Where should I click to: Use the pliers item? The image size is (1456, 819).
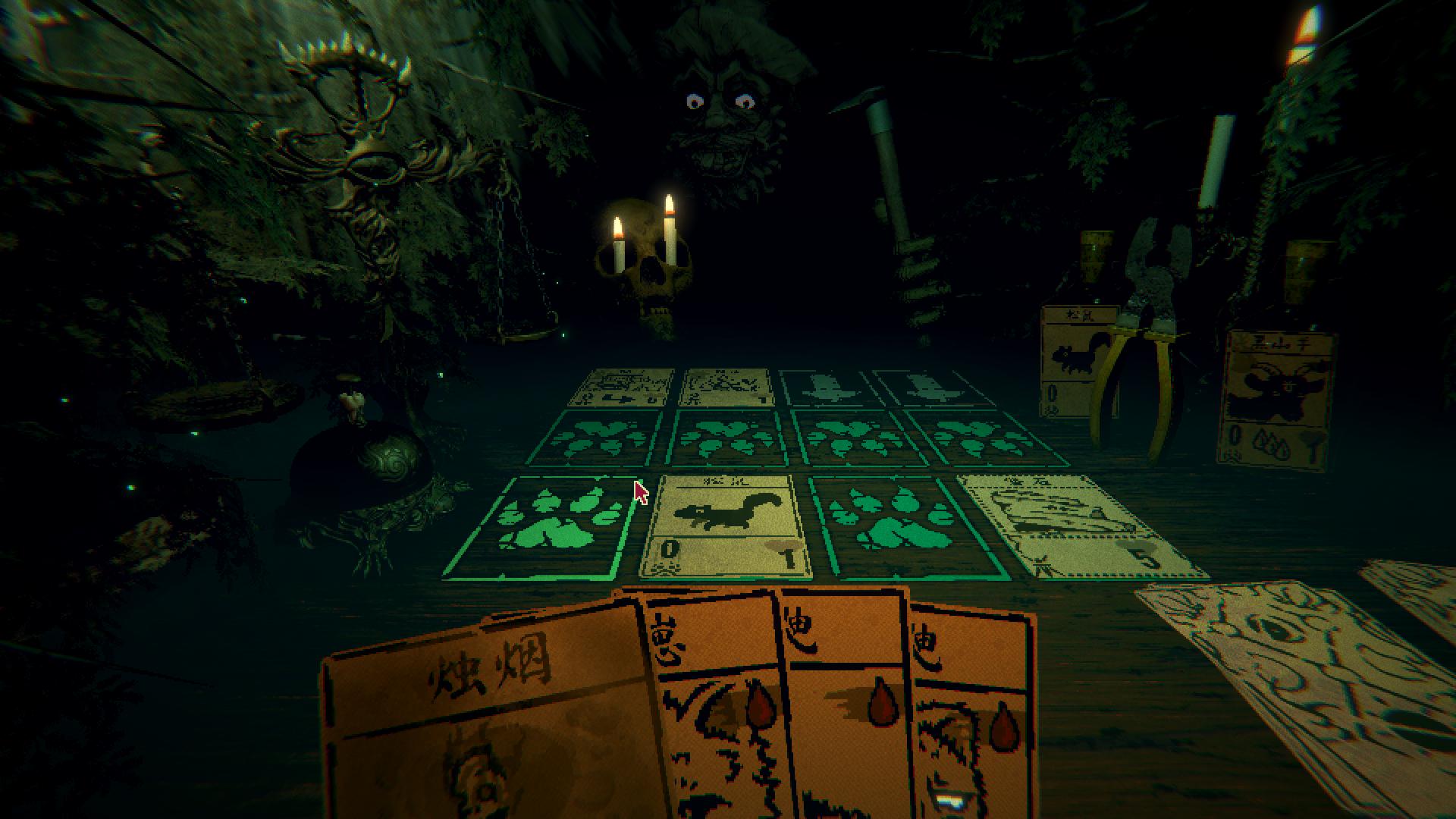click(1137, 341)
